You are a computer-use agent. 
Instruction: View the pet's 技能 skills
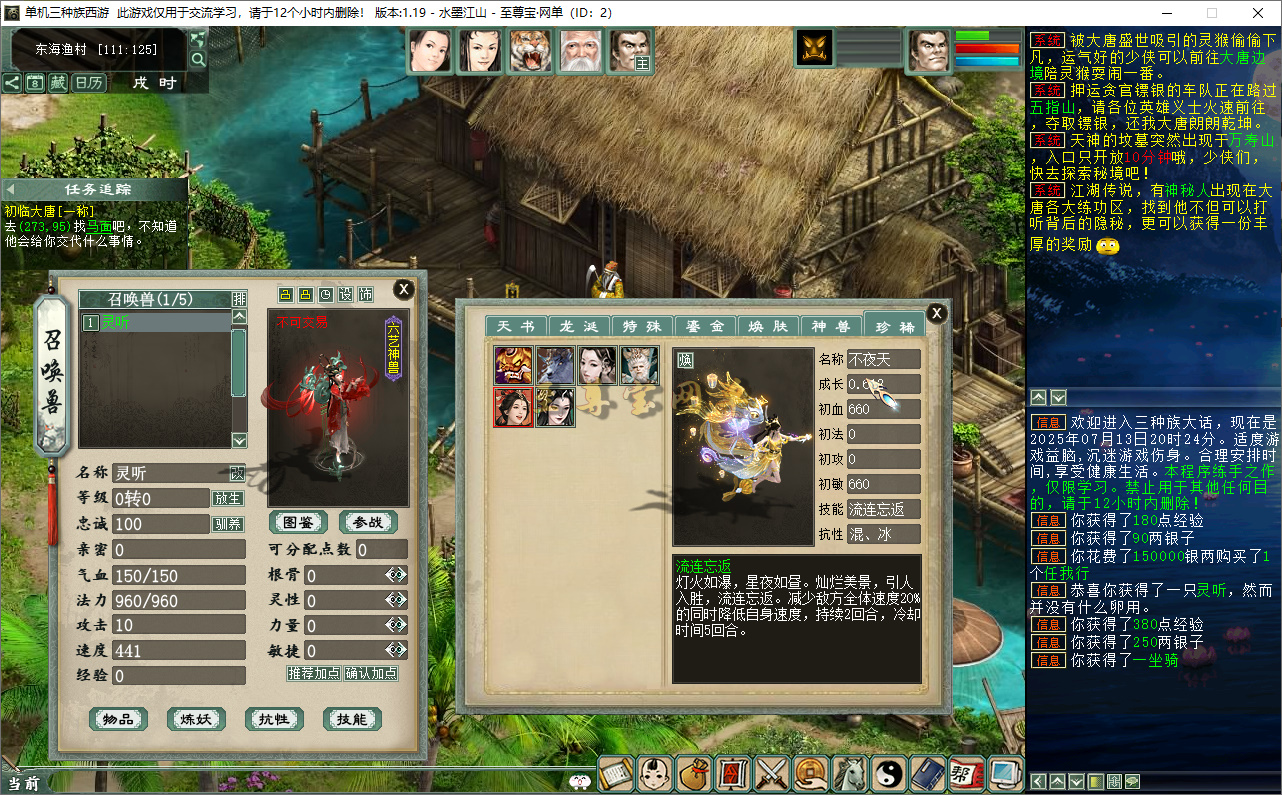pyautogui.click(x=352, y=719)
